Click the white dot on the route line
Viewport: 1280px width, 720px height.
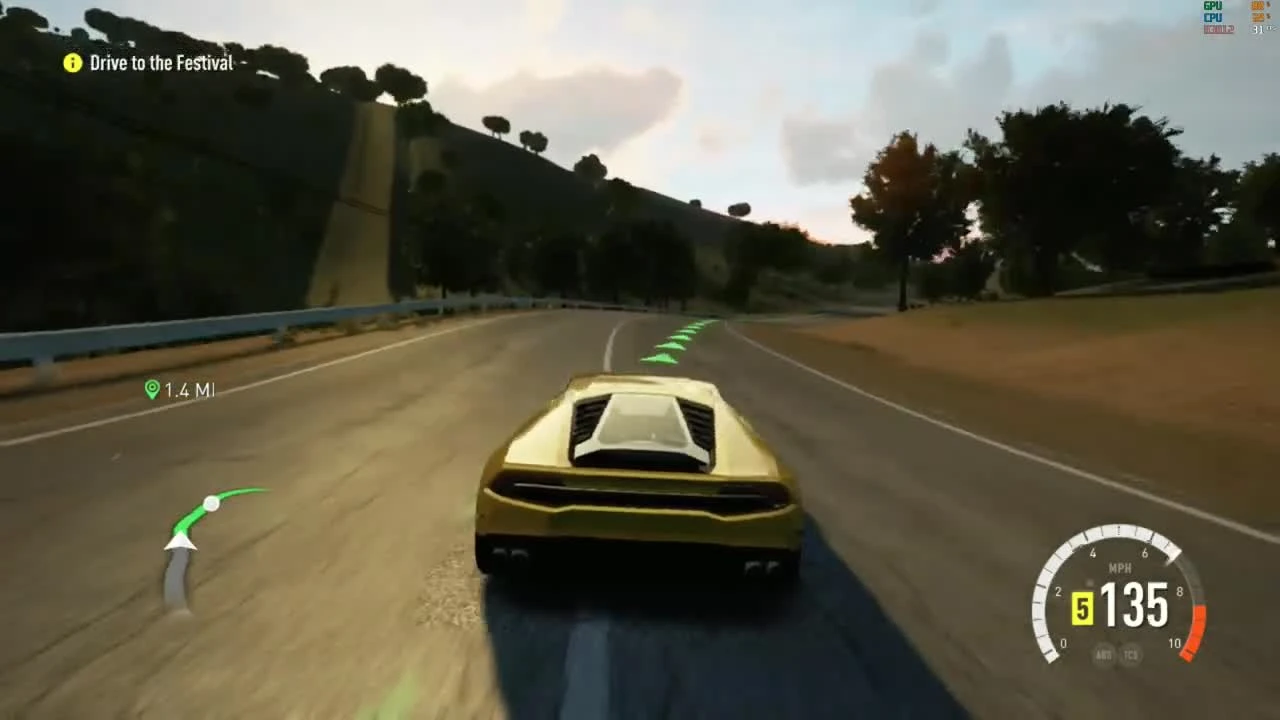pos(212,504)
